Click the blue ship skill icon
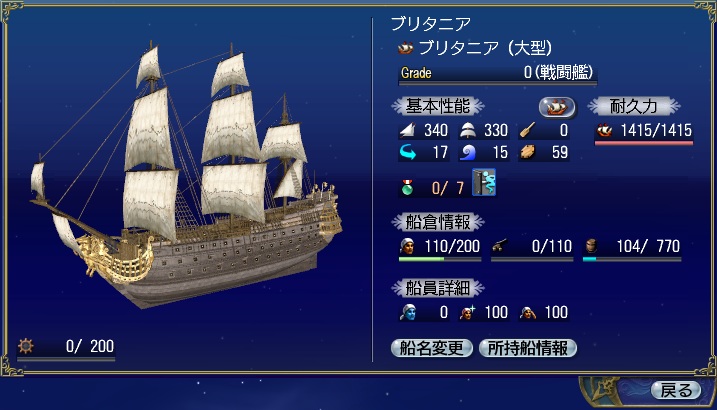717x410 pixels. tap(485, 184)
